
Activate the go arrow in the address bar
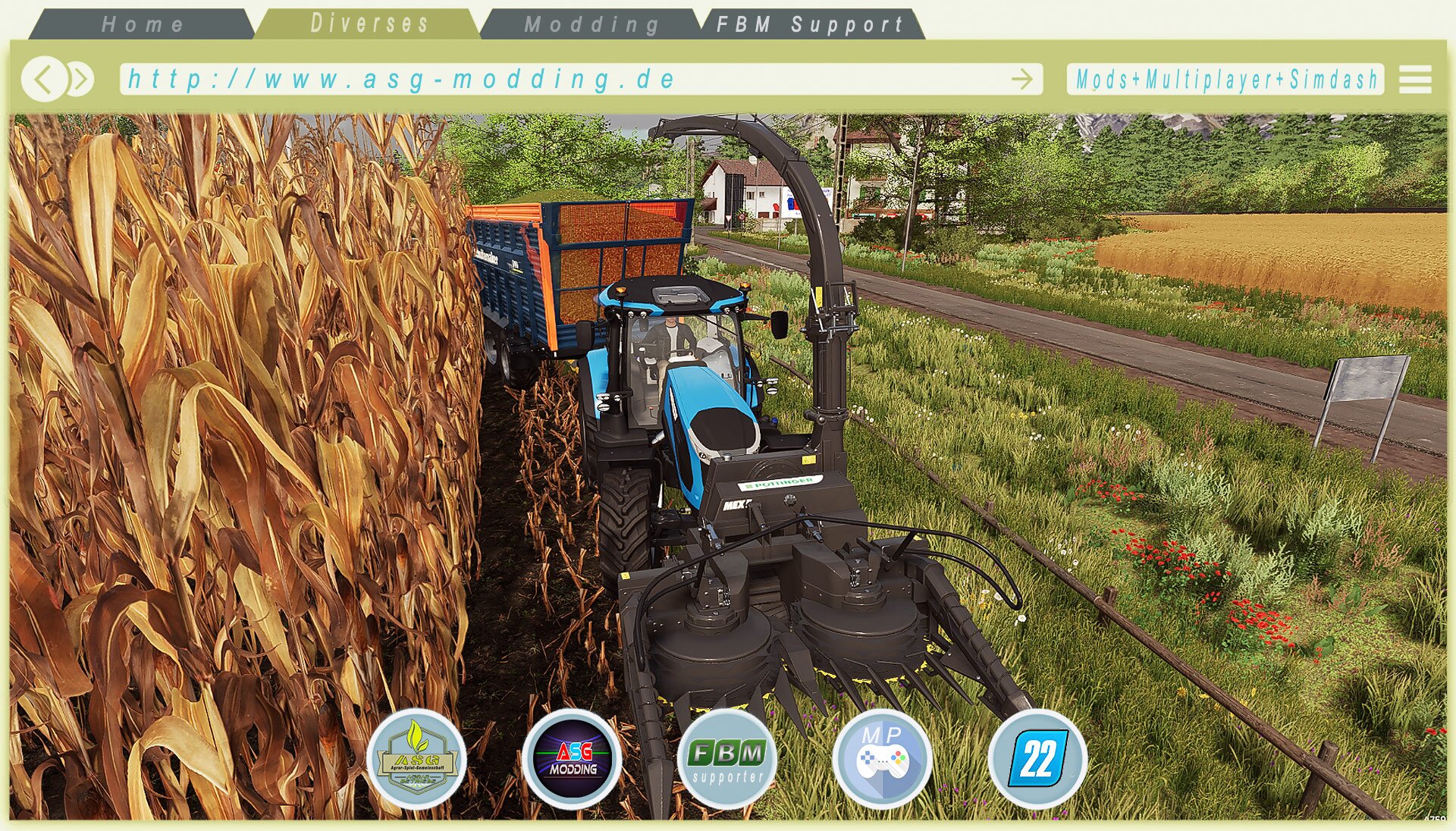(x=1022, y=79)
